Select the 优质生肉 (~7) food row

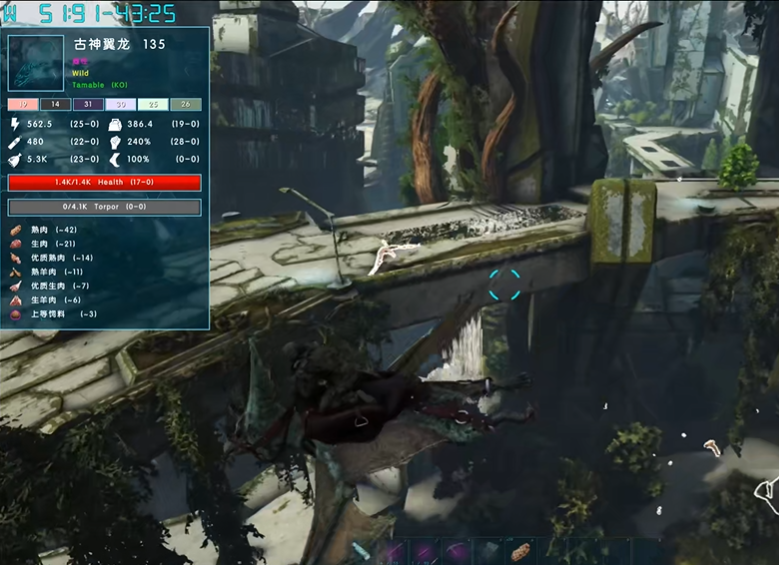57,285
